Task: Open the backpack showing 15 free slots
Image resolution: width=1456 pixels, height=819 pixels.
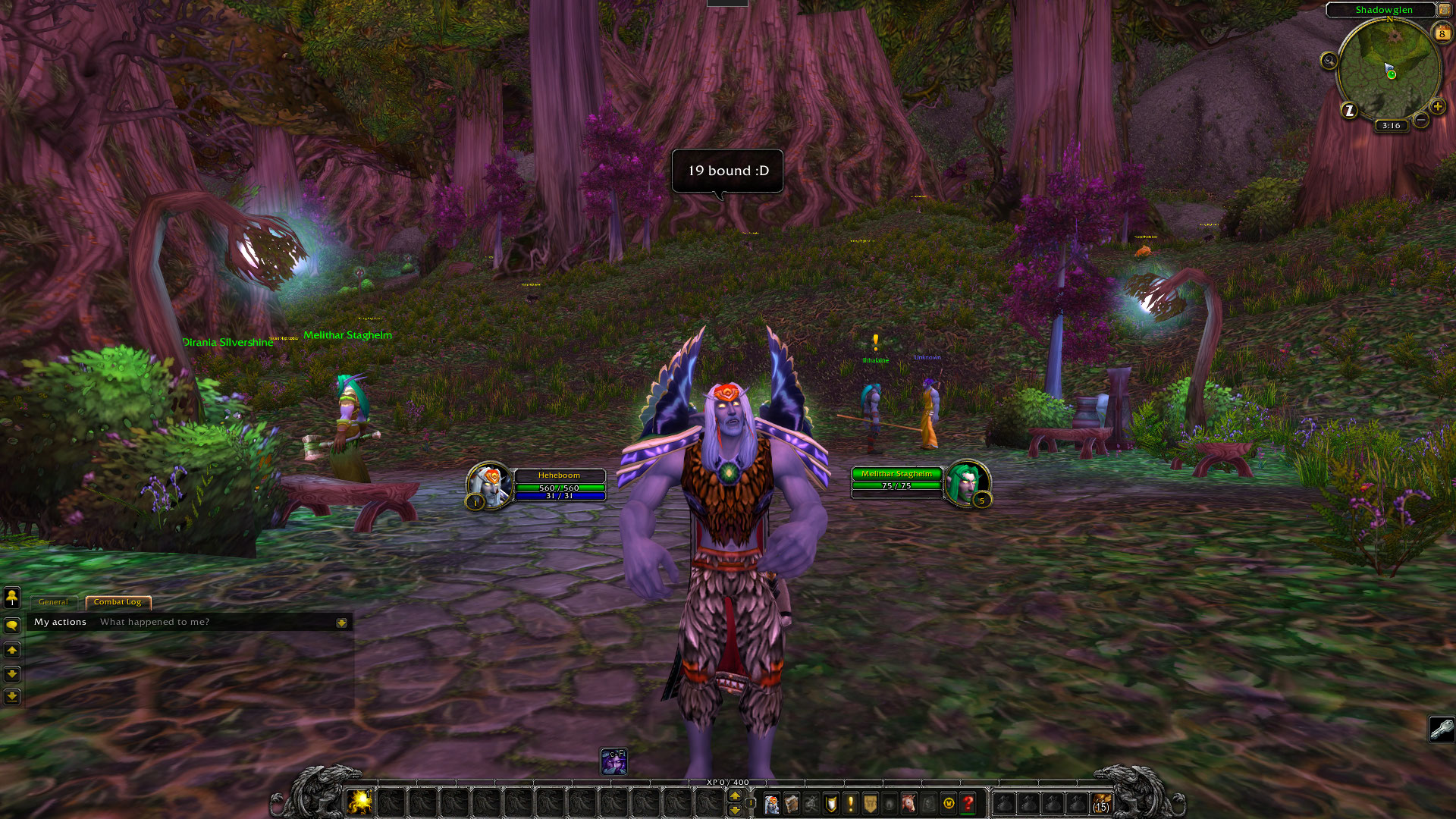Action: click(x=1101, y=803)
